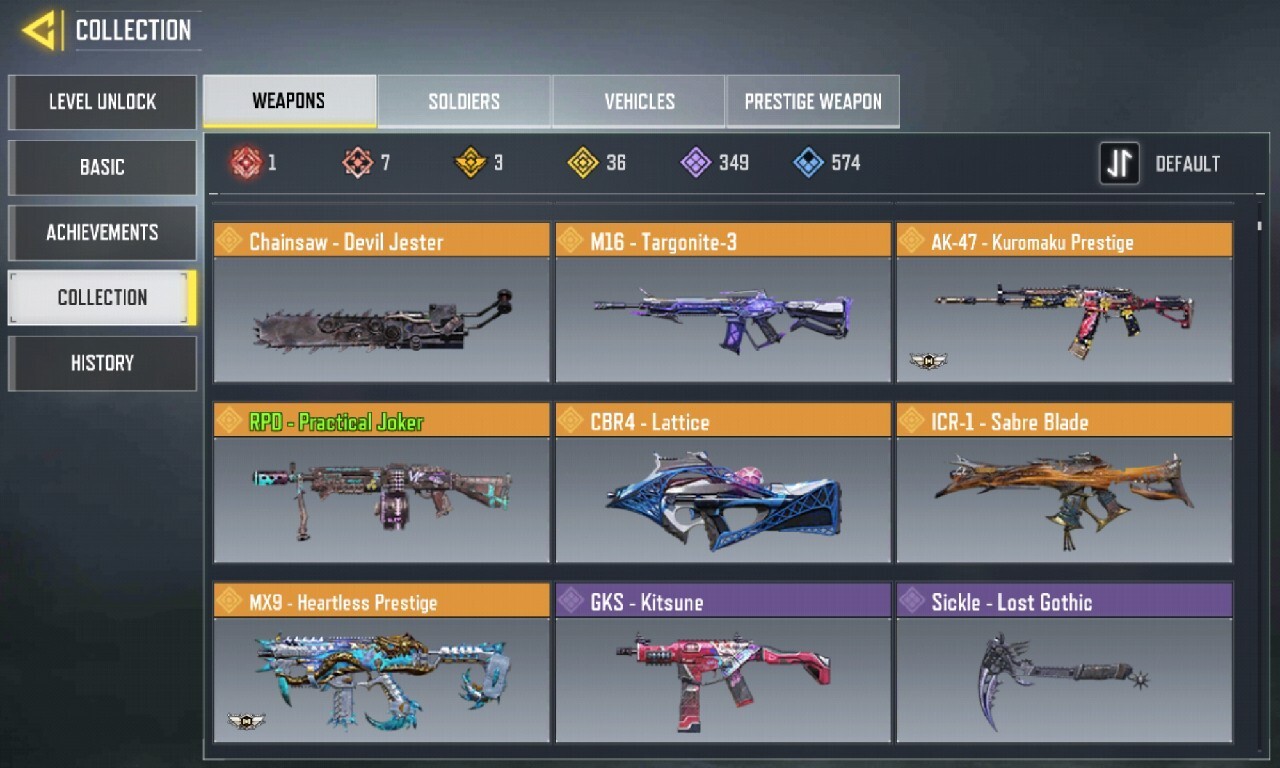This screenshot has width=1280, height=768.
Task: Click the red Mythic rarity filter icon
Action: [248, 162]
